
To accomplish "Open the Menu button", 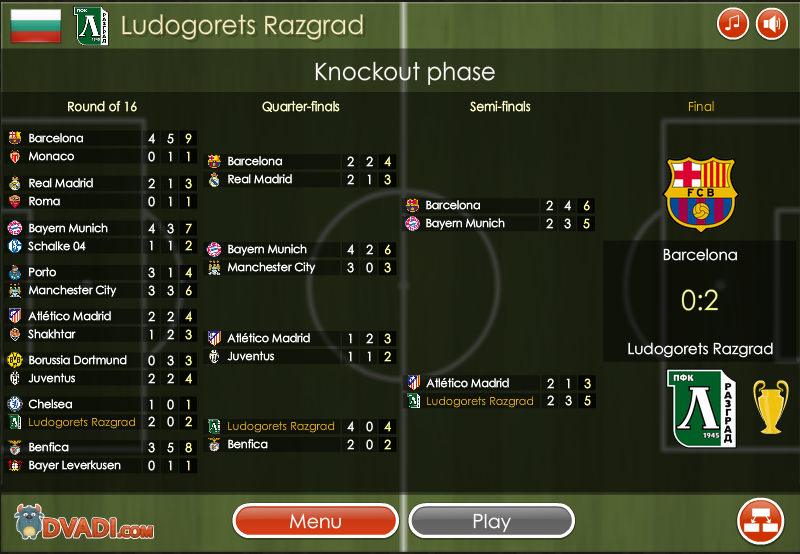I will pyautogui.click(x=316, y=521).
